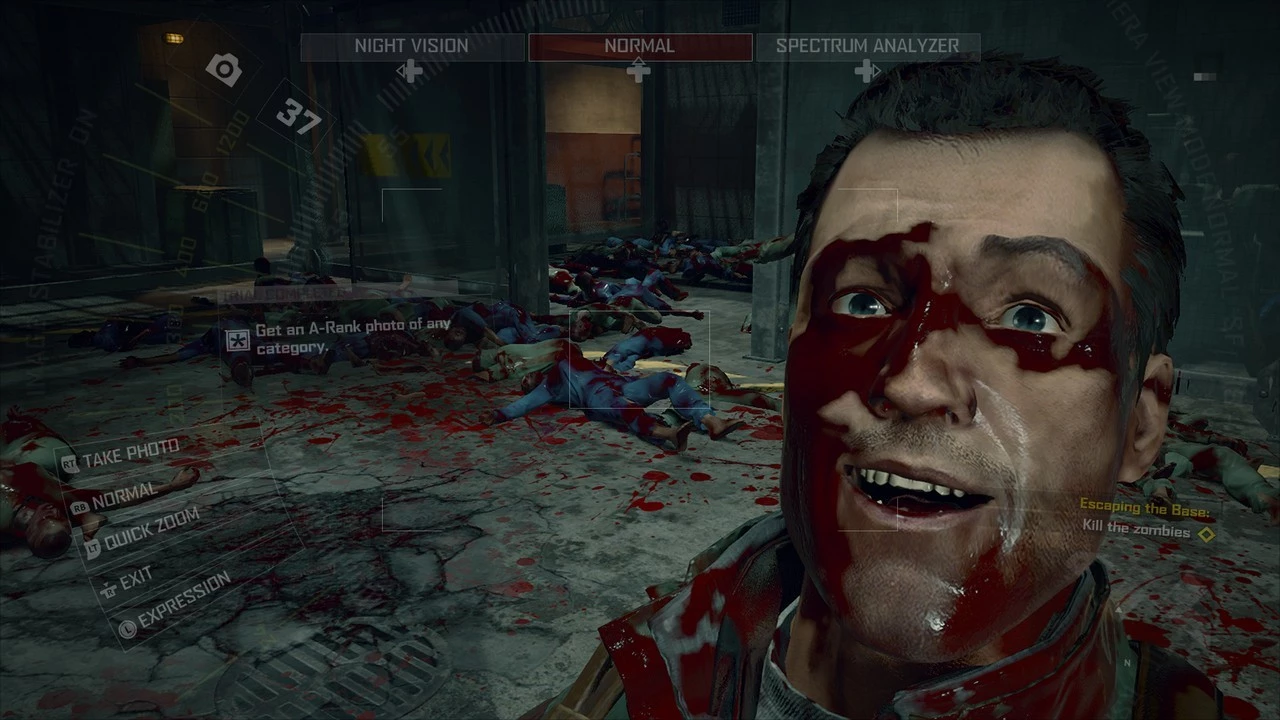
Task: Click the camera icon at top left
Action: tap(224, 69)
